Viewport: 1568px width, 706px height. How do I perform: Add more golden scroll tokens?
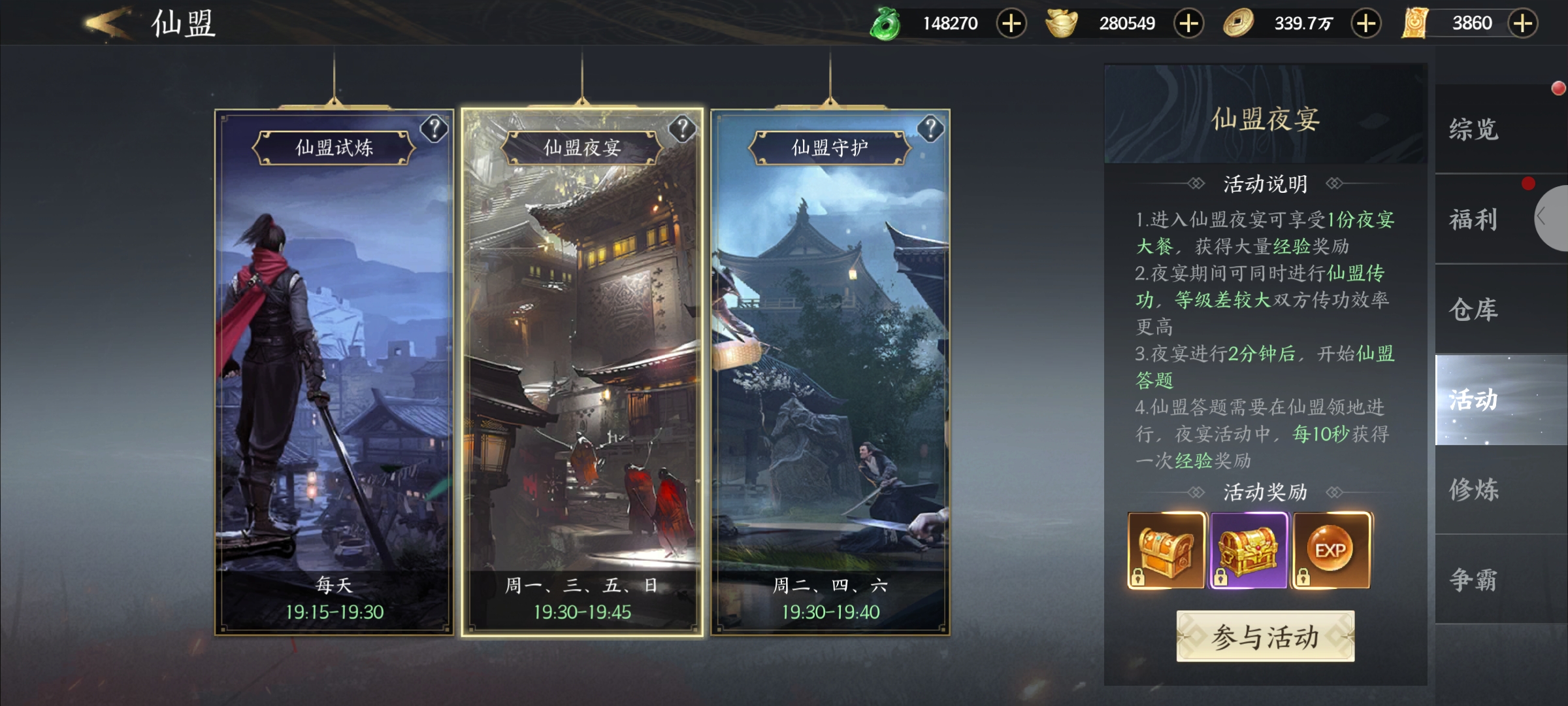point(1523,24)
